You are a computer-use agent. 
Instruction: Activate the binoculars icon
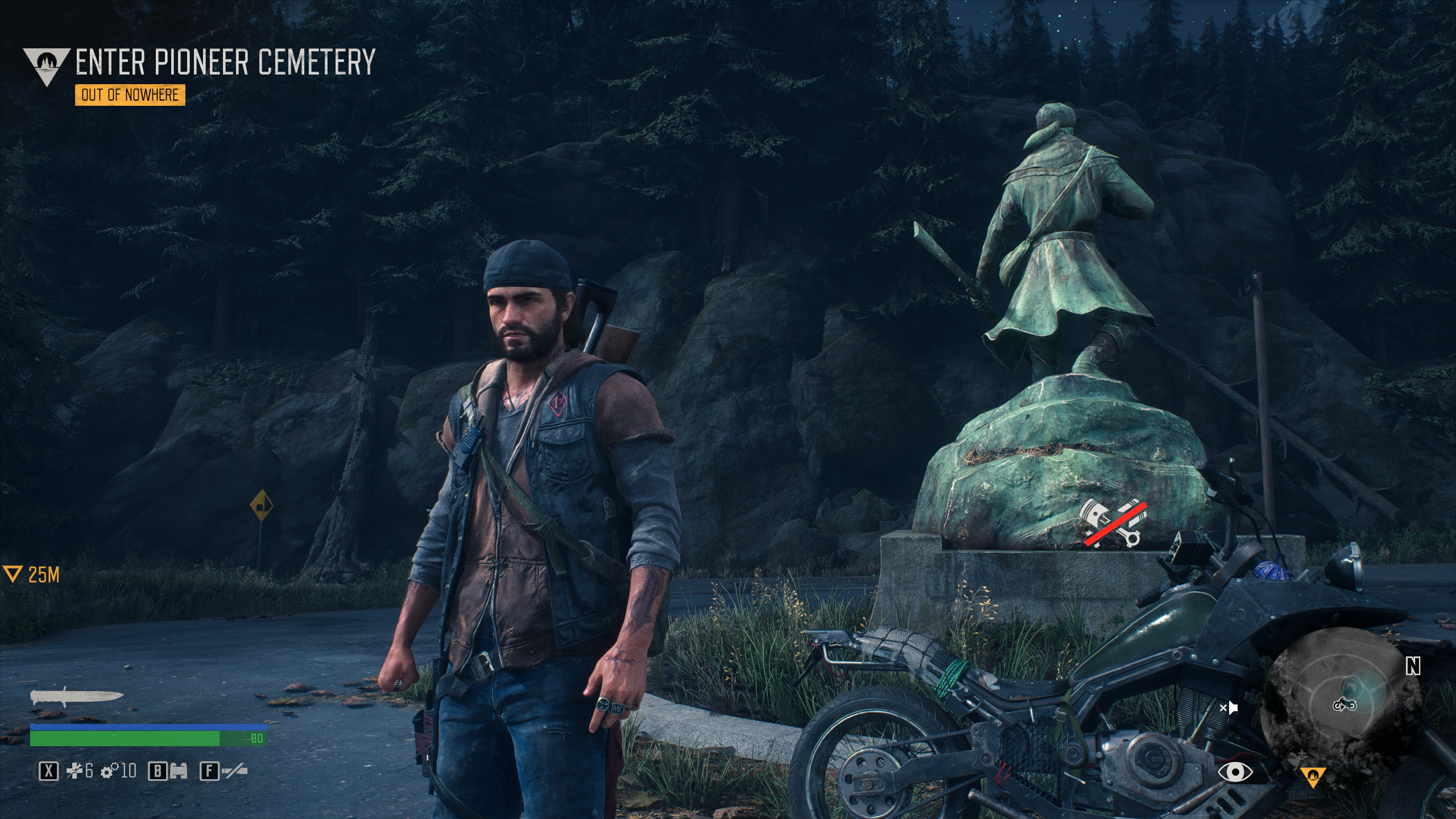179,772
